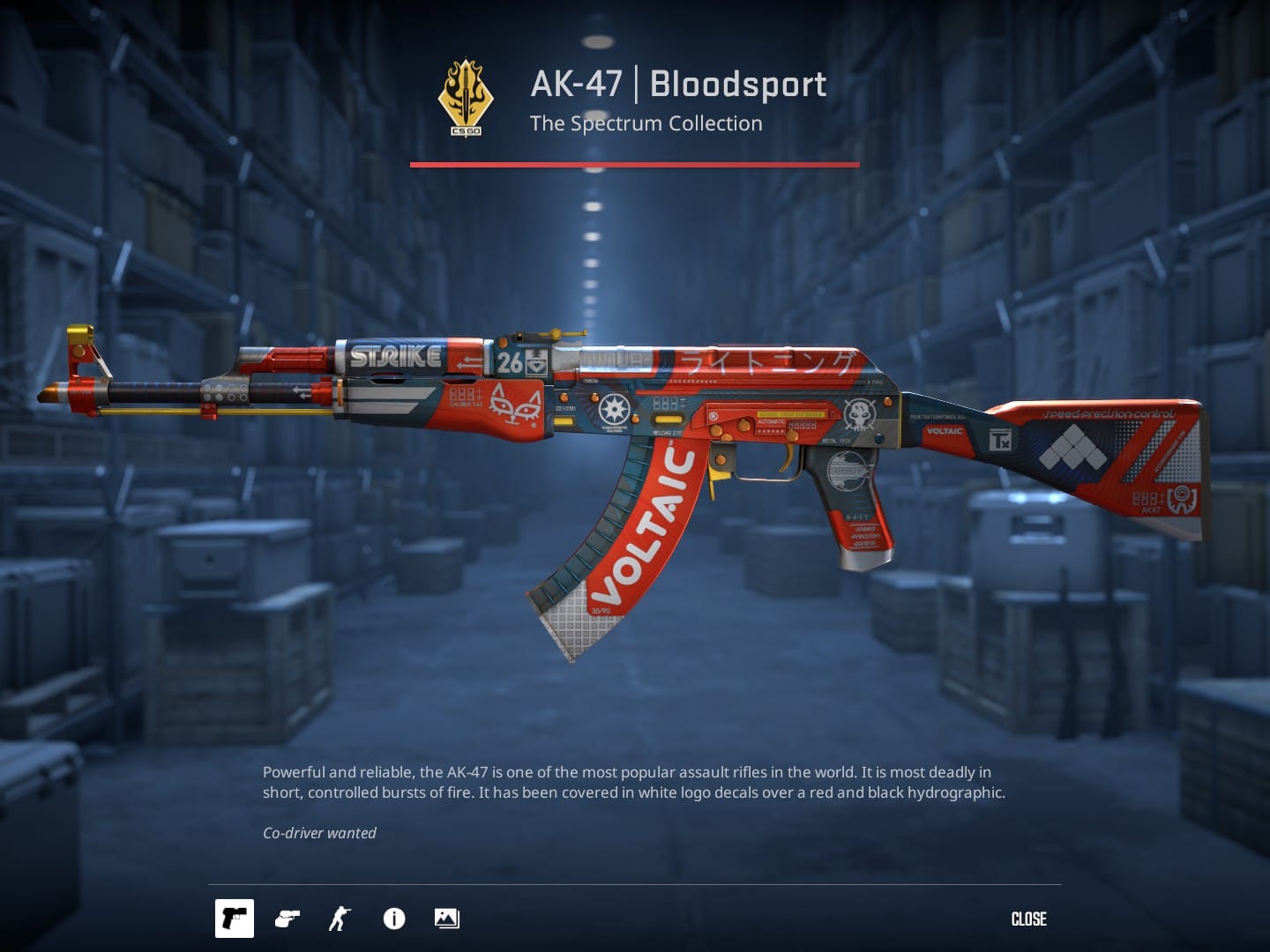This screenshot has height=952, width=1270.
Task: Click the CLOSE button
Action: (1028, 919)
